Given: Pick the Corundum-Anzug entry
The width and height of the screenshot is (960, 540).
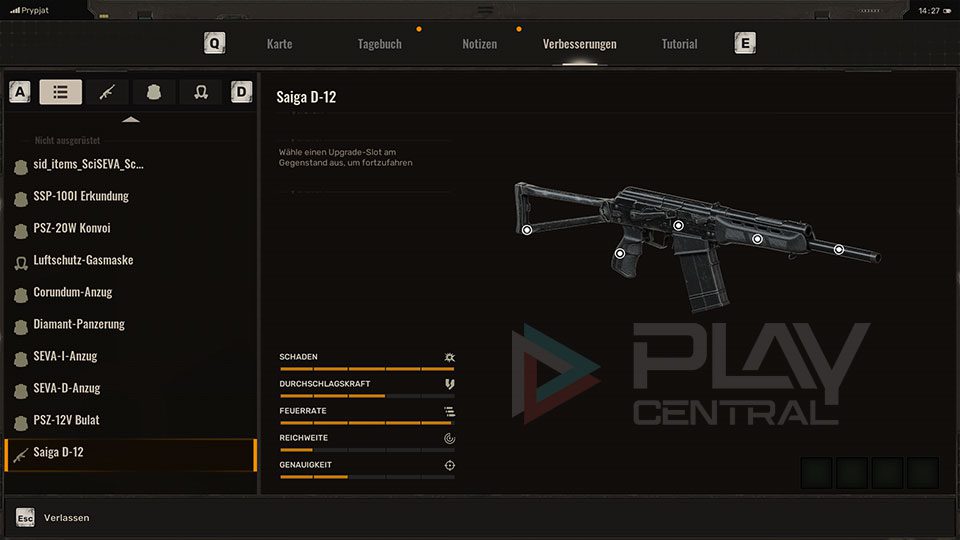Looking at the screenshot, I should click(x=72, y=292).
